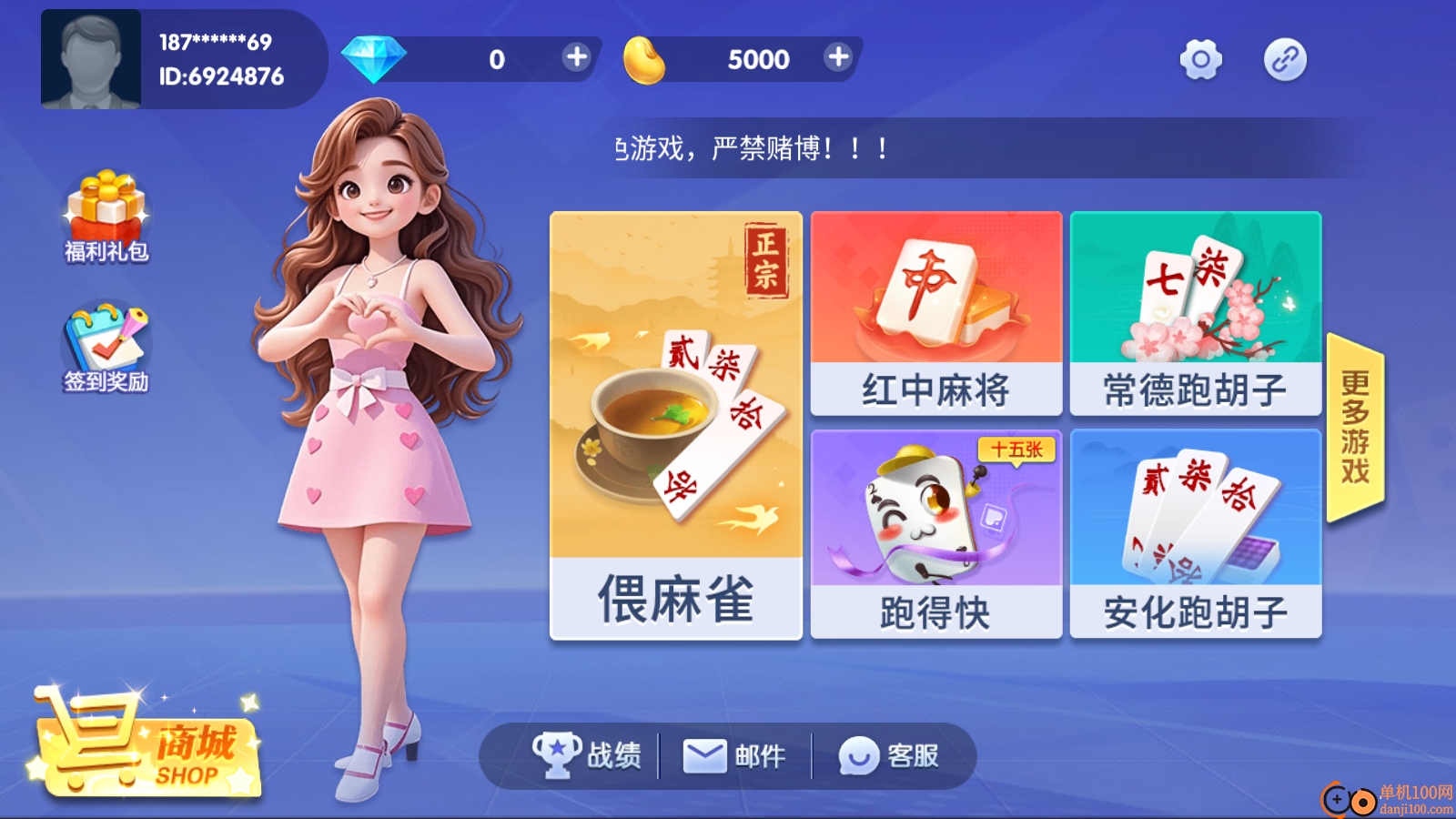This screenshot has height=819, width=1456.
Task: Select the 常德跑胡子 game card
Action: [x=1195, y=314]
